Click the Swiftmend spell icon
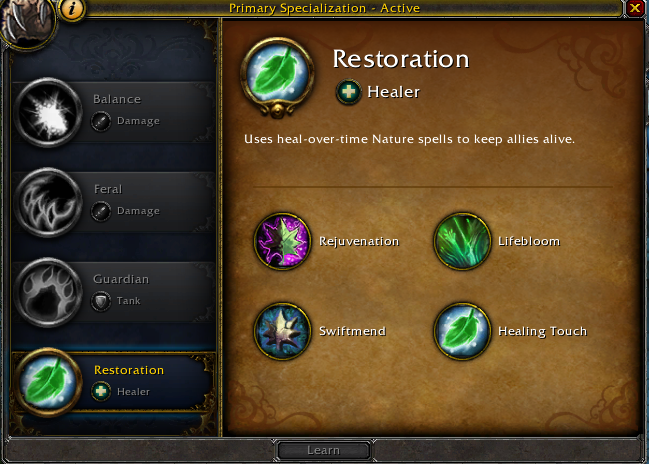649x464 pixels. 283,331
